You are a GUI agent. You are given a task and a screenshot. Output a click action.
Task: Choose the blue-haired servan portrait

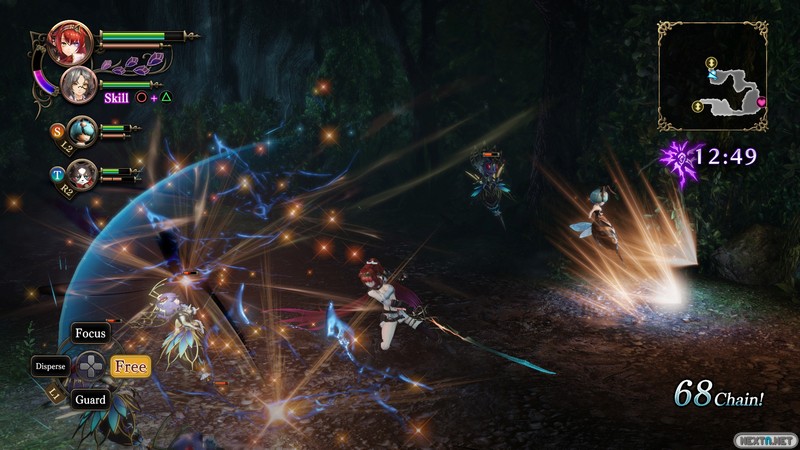[x=82, y=129]
